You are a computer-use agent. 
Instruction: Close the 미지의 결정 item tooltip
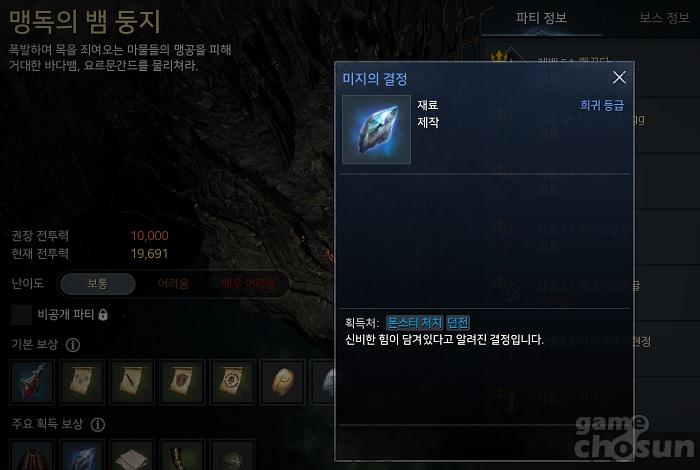[619, 78]
